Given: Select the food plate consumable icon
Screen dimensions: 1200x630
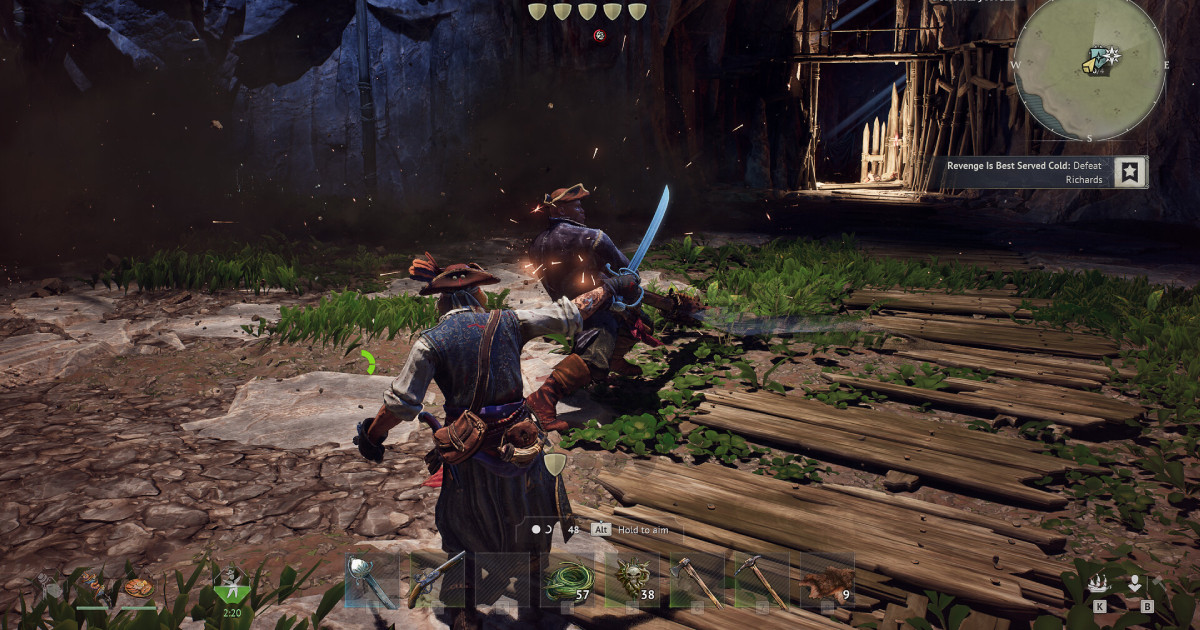Looking at the screenshot, I should pyautogui.click(x=138, y=586).
